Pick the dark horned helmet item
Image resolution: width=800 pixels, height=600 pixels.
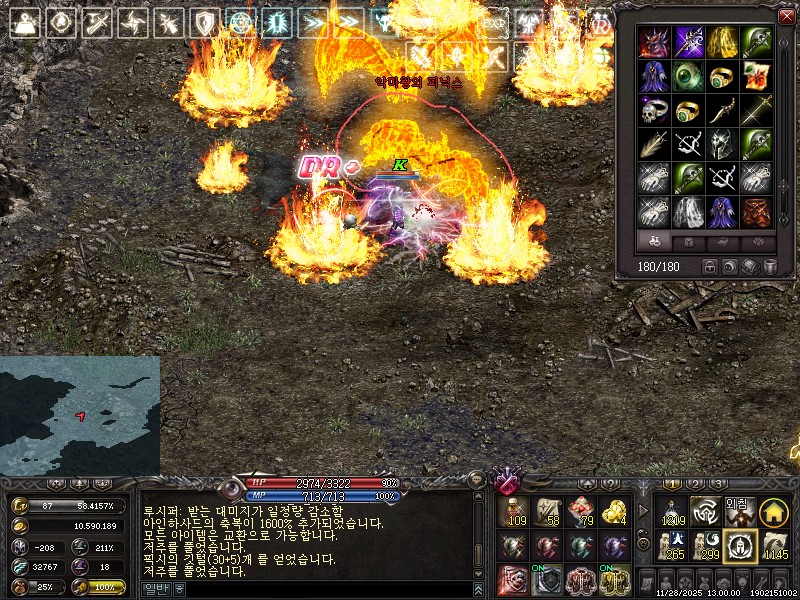pyautogui.click(x=722, y=143)
